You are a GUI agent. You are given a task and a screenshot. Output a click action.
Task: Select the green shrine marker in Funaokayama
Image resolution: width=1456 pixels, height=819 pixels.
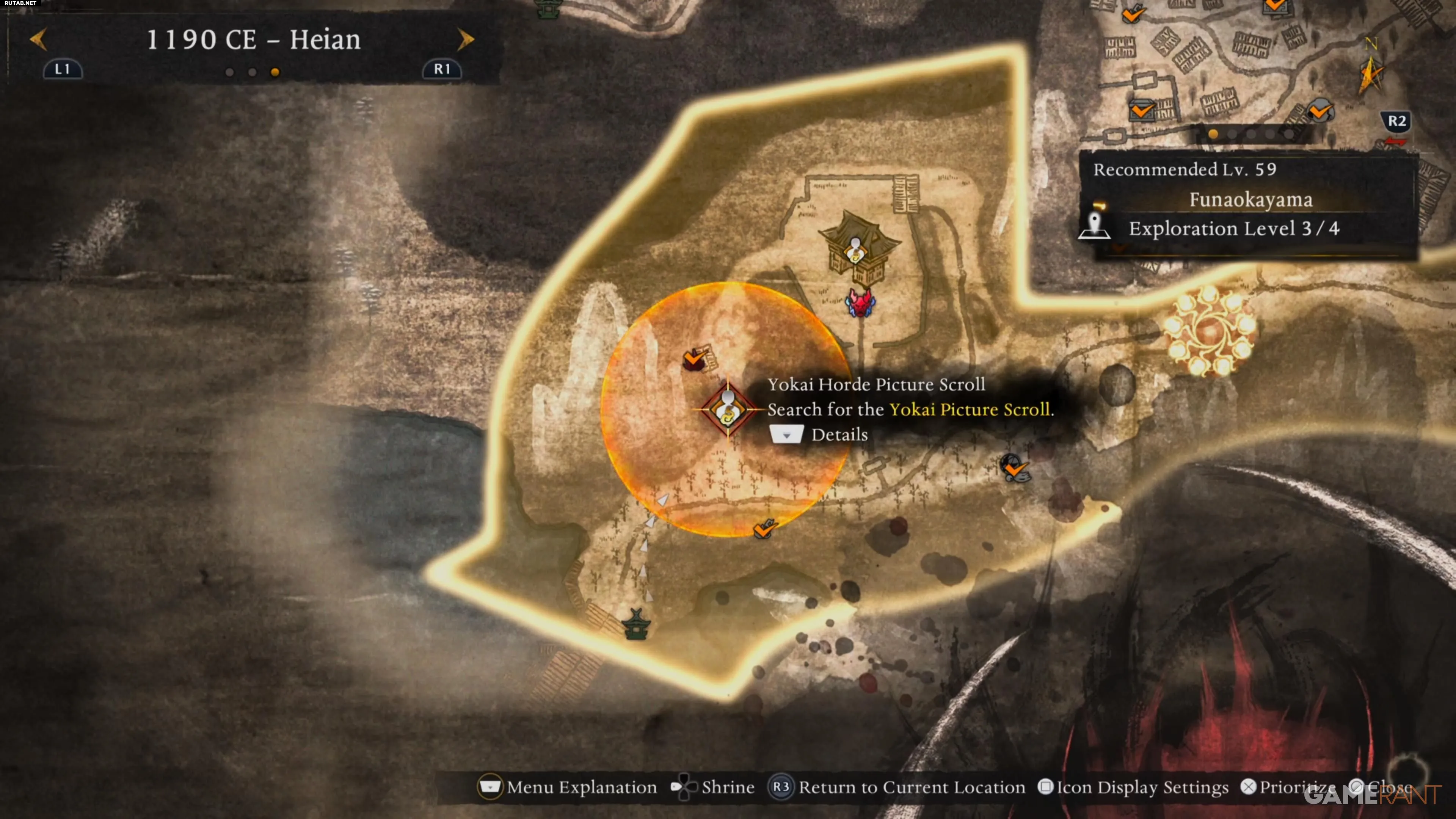636,624
